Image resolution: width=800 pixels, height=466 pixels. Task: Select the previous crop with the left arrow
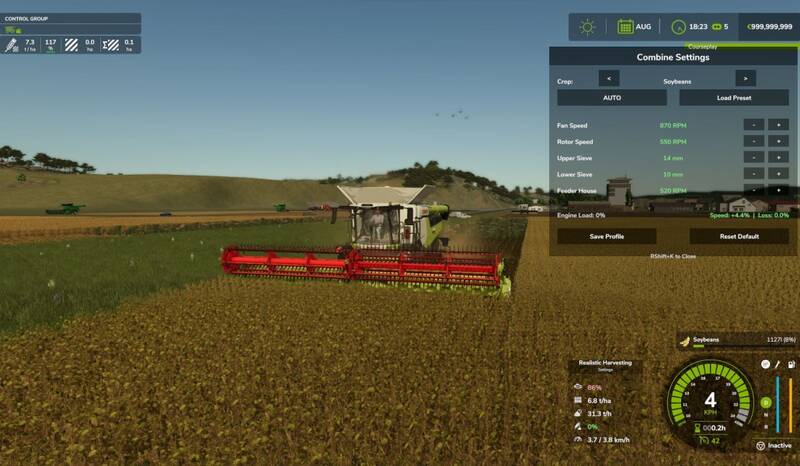[x=608, y=78]
